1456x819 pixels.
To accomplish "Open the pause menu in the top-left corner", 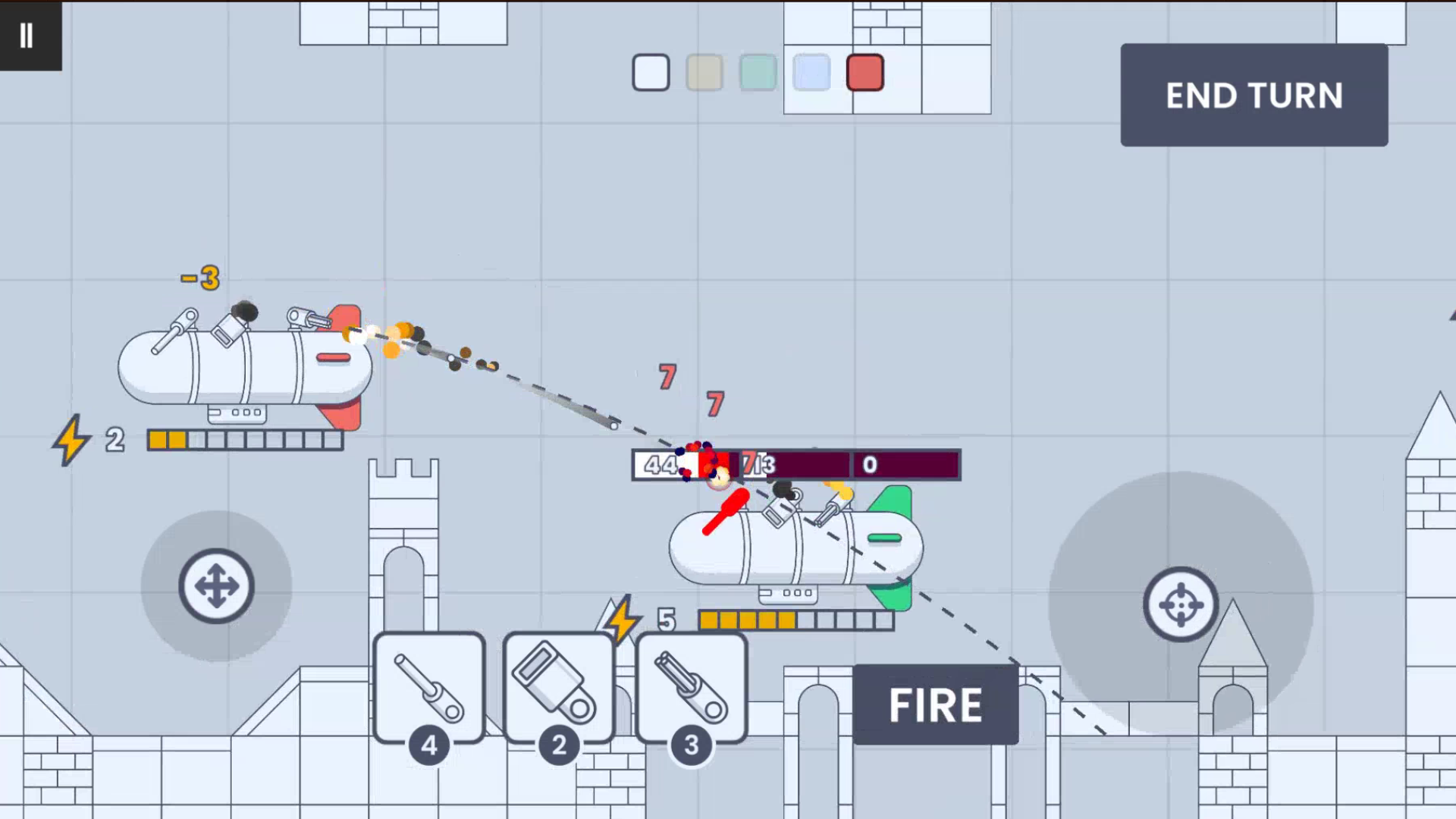I will point(27,34).
